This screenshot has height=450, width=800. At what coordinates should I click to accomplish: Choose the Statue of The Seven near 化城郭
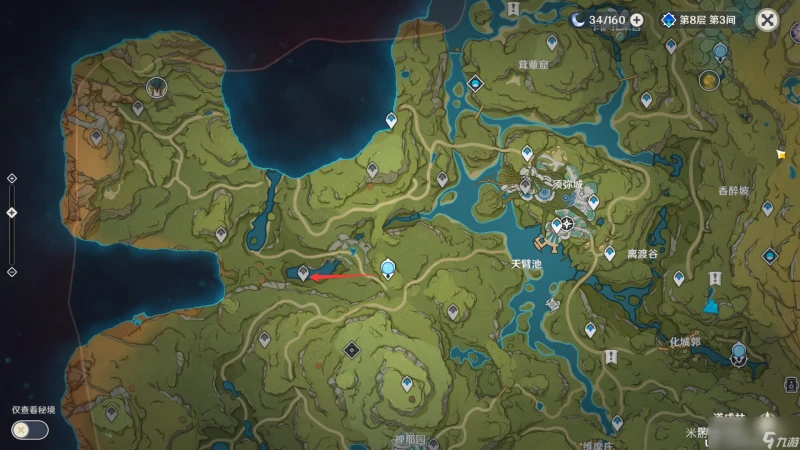739,352
